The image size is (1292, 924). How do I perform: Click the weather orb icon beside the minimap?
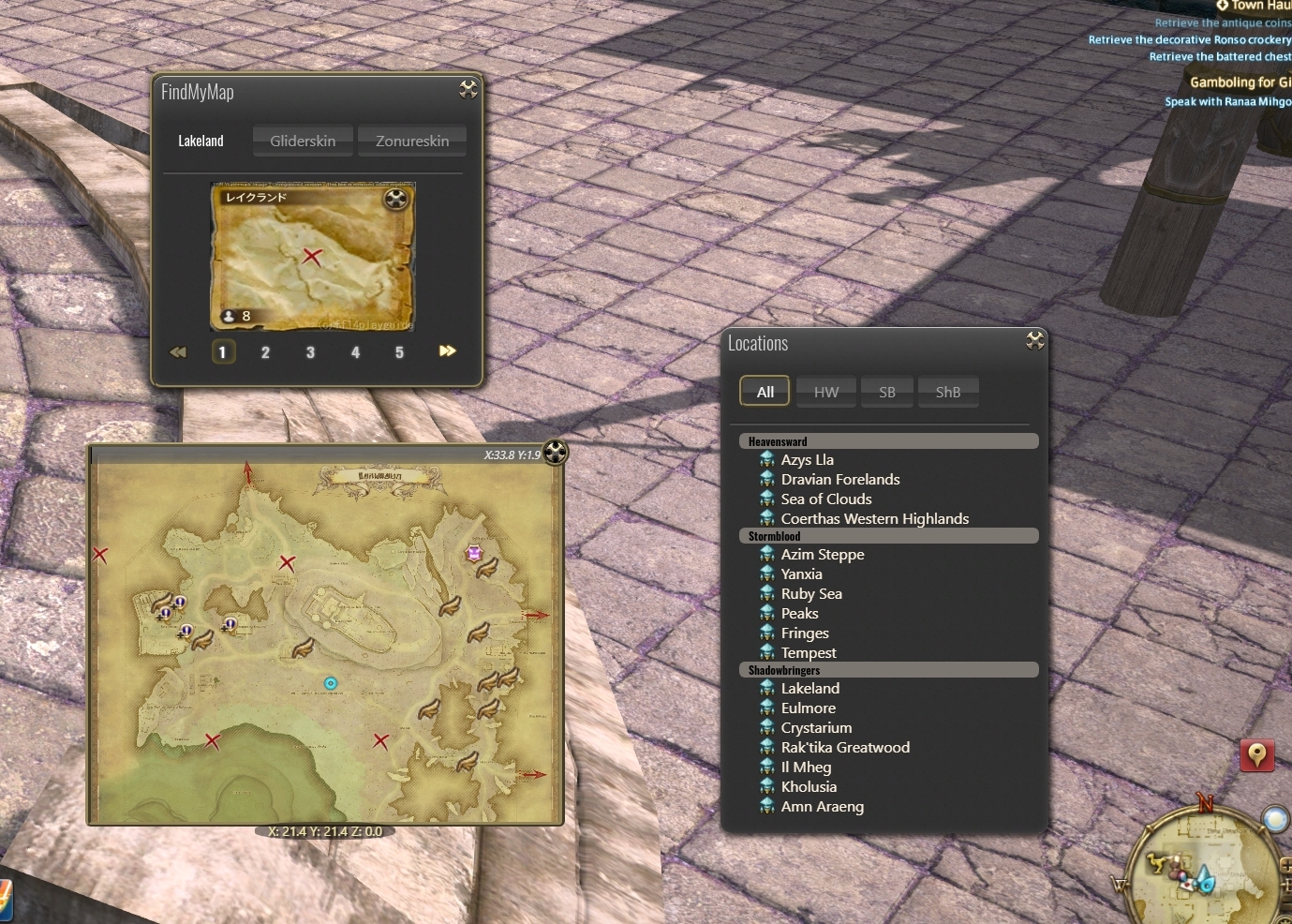1277,820
